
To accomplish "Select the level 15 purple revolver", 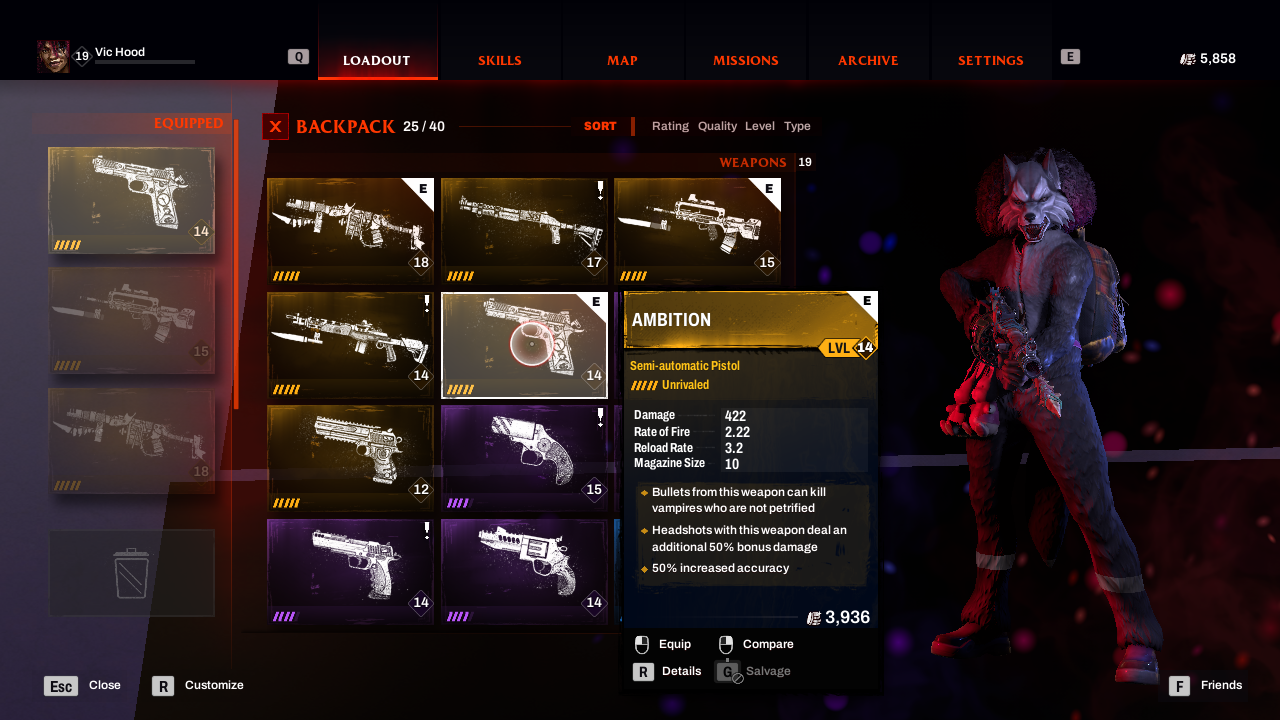I will click(524, 458).
